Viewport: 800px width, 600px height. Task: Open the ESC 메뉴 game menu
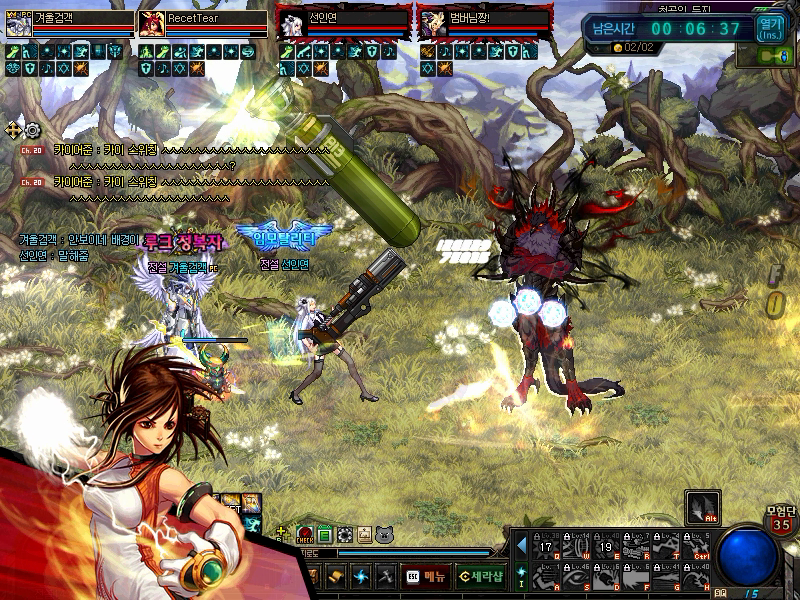pos(425,576)
